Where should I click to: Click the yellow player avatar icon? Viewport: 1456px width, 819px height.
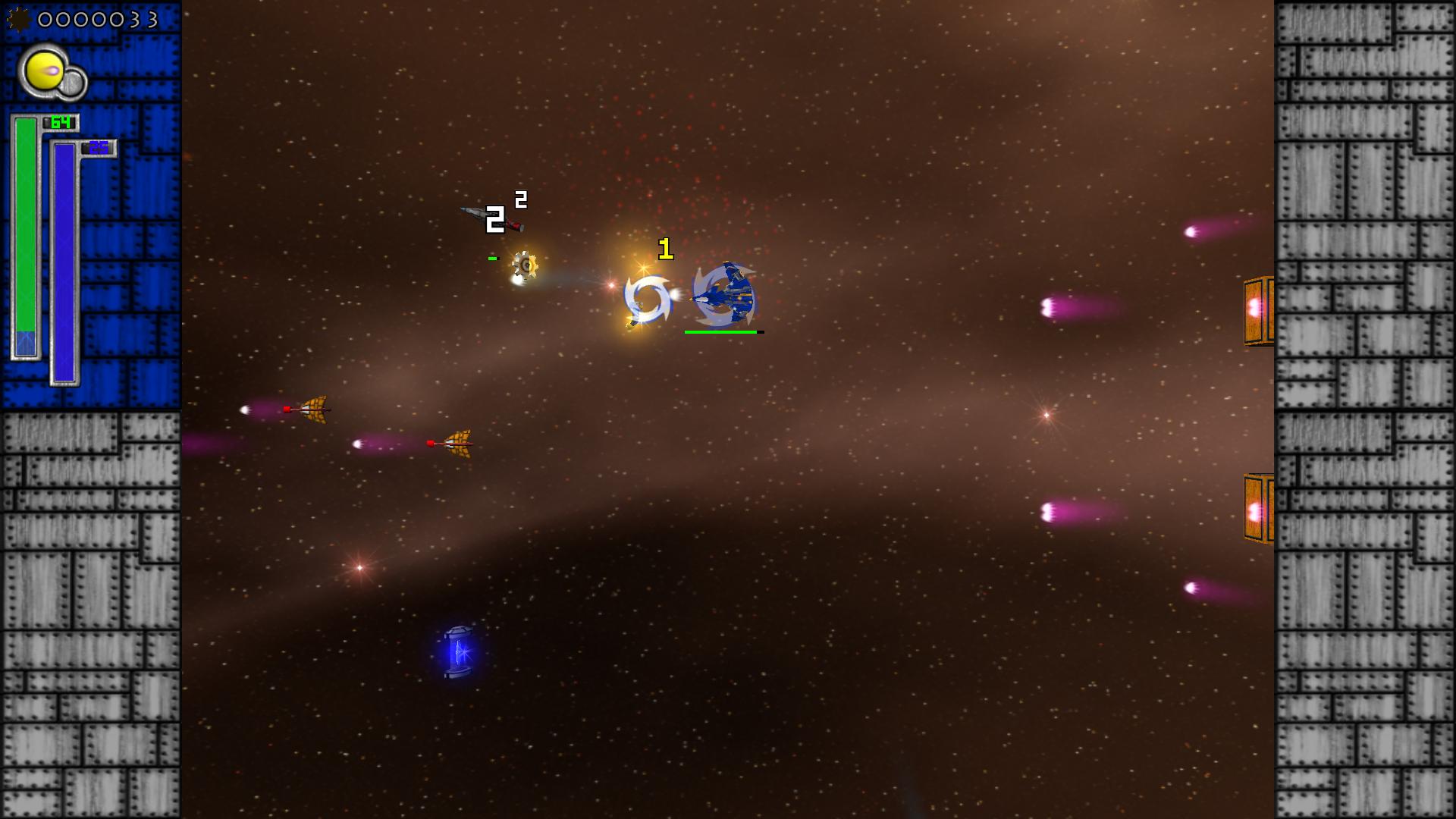45,71
